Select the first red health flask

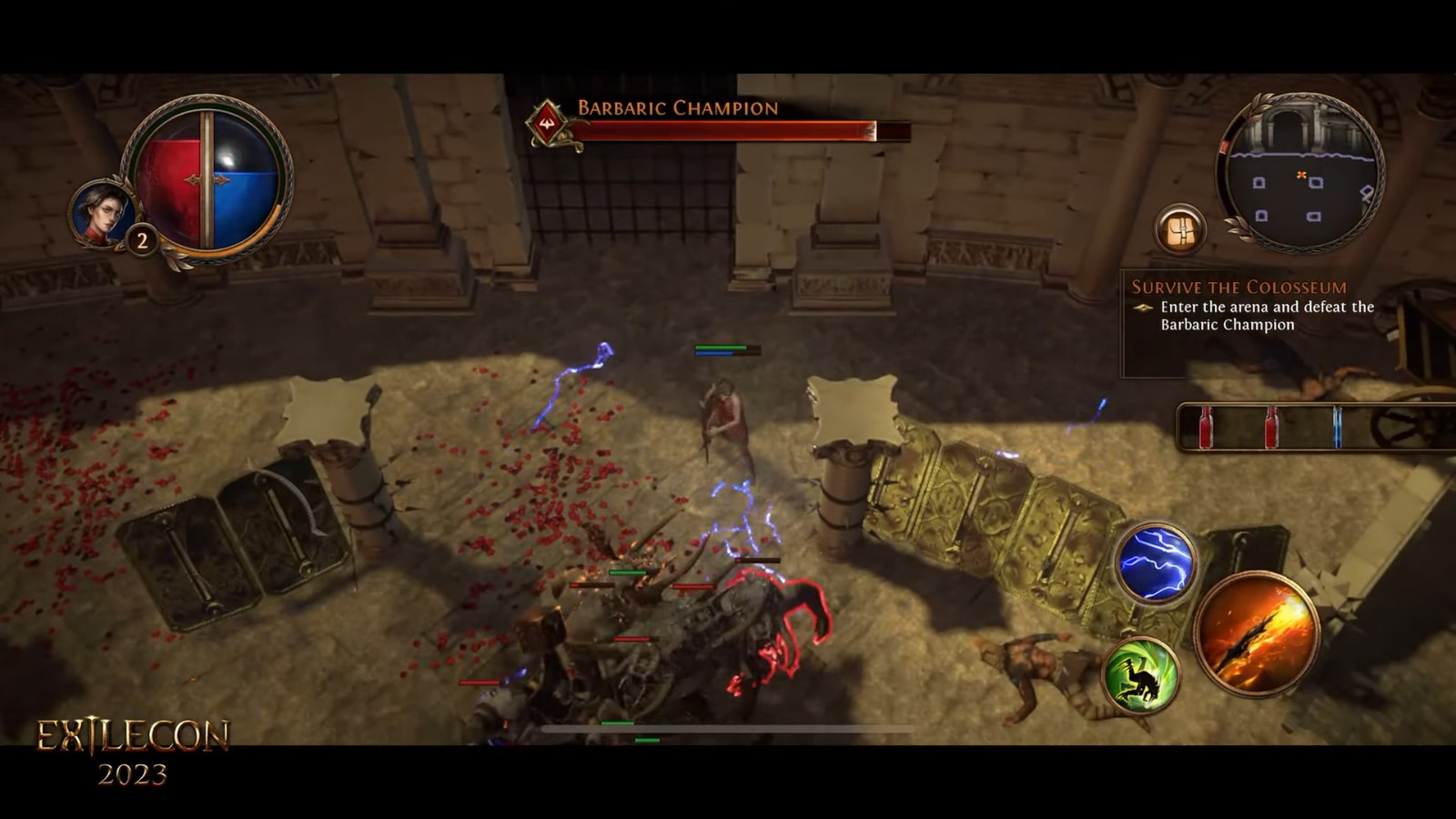[1207, 428]
